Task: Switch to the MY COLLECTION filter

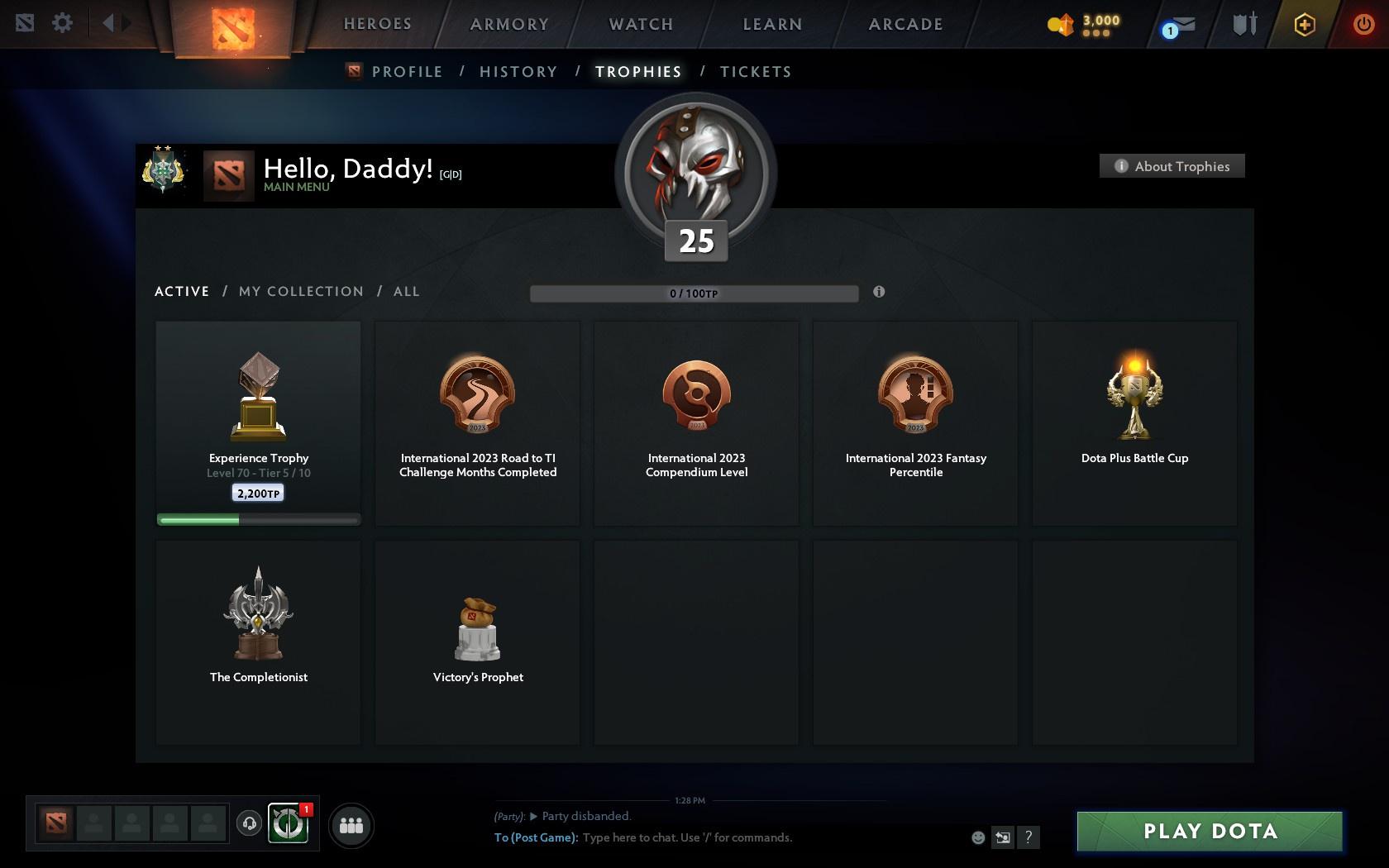Action: [x=300, y=291]
